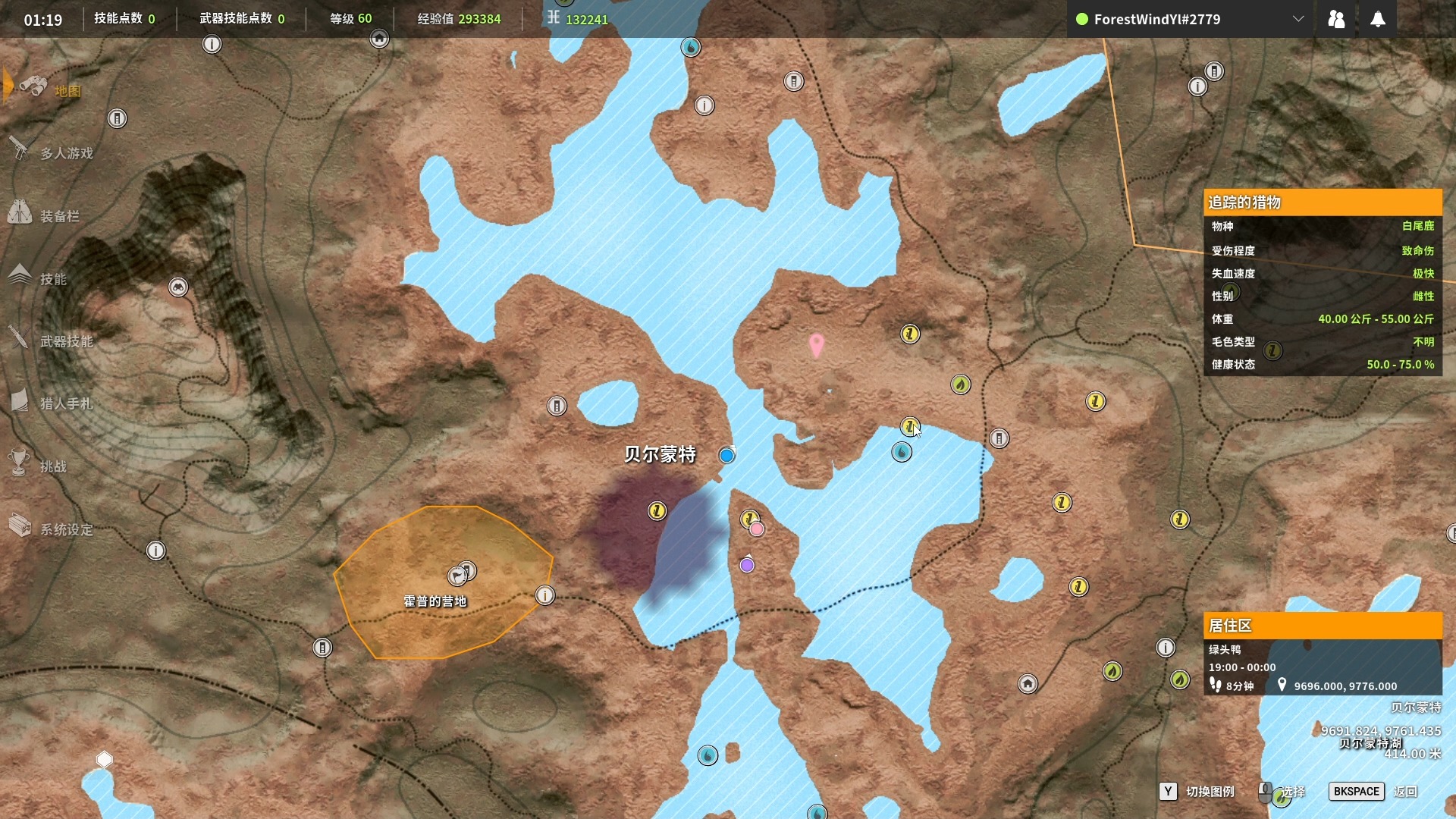Open the 挑战 challenges menu

click(x=53, y=466)
